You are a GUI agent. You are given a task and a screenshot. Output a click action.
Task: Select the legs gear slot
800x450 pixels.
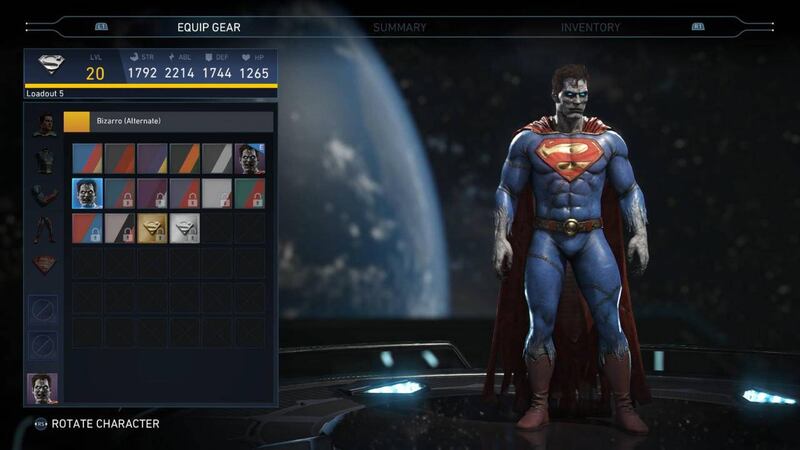[x=43, y=230]
